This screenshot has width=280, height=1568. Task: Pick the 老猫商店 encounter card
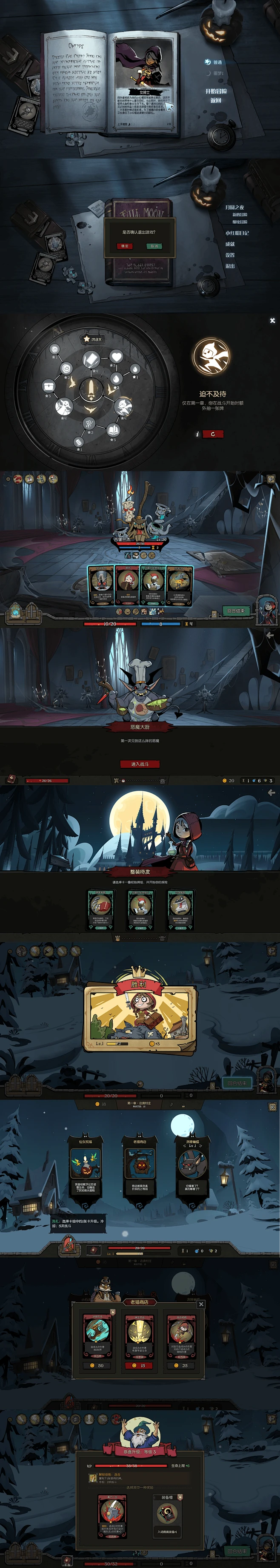140,1168
